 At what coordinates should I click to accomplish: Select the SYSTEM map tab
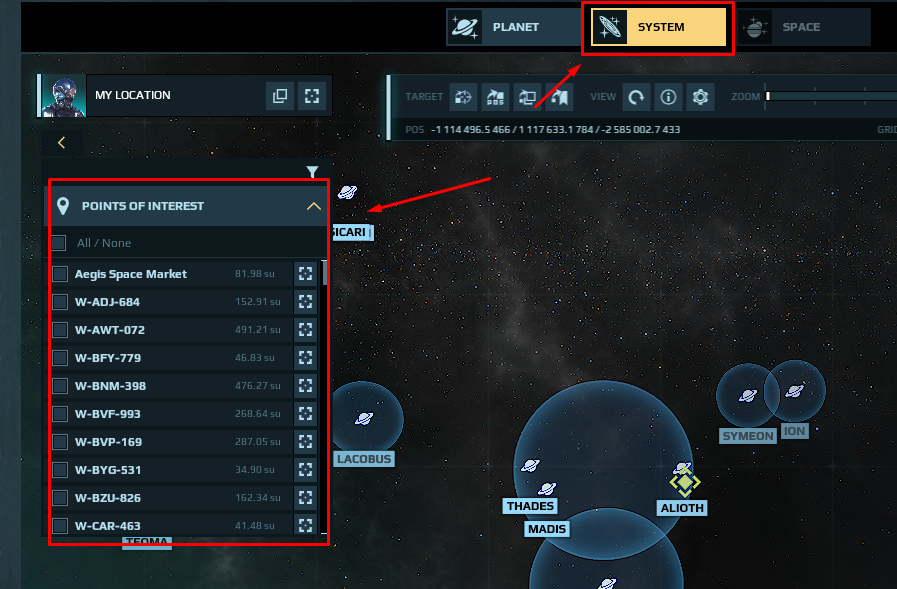click(658, 27)
